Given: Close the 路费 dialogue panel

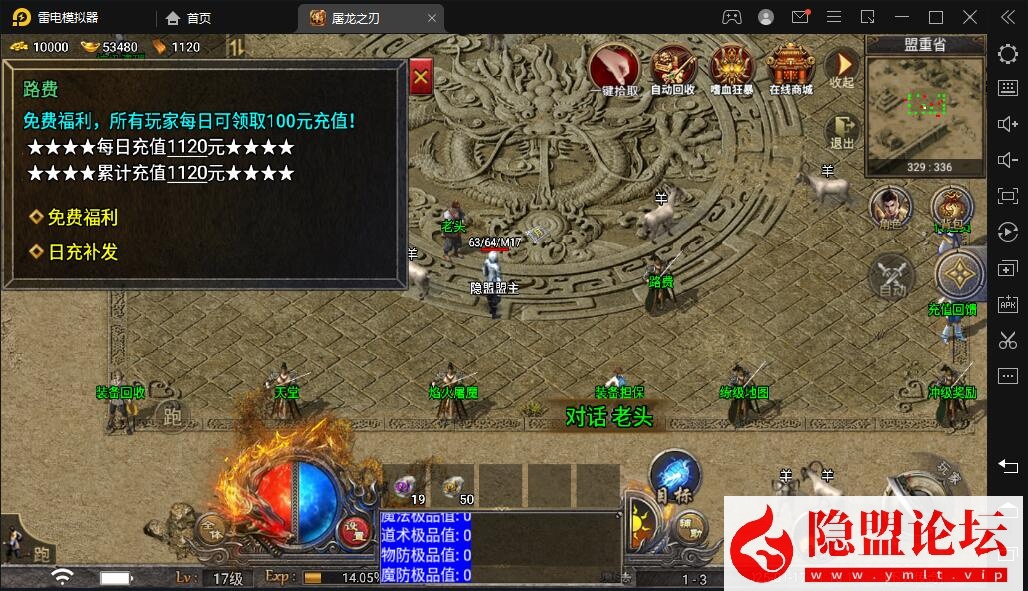Looking at the screenshot, I should pyautogui.click(x=421, y=75).
